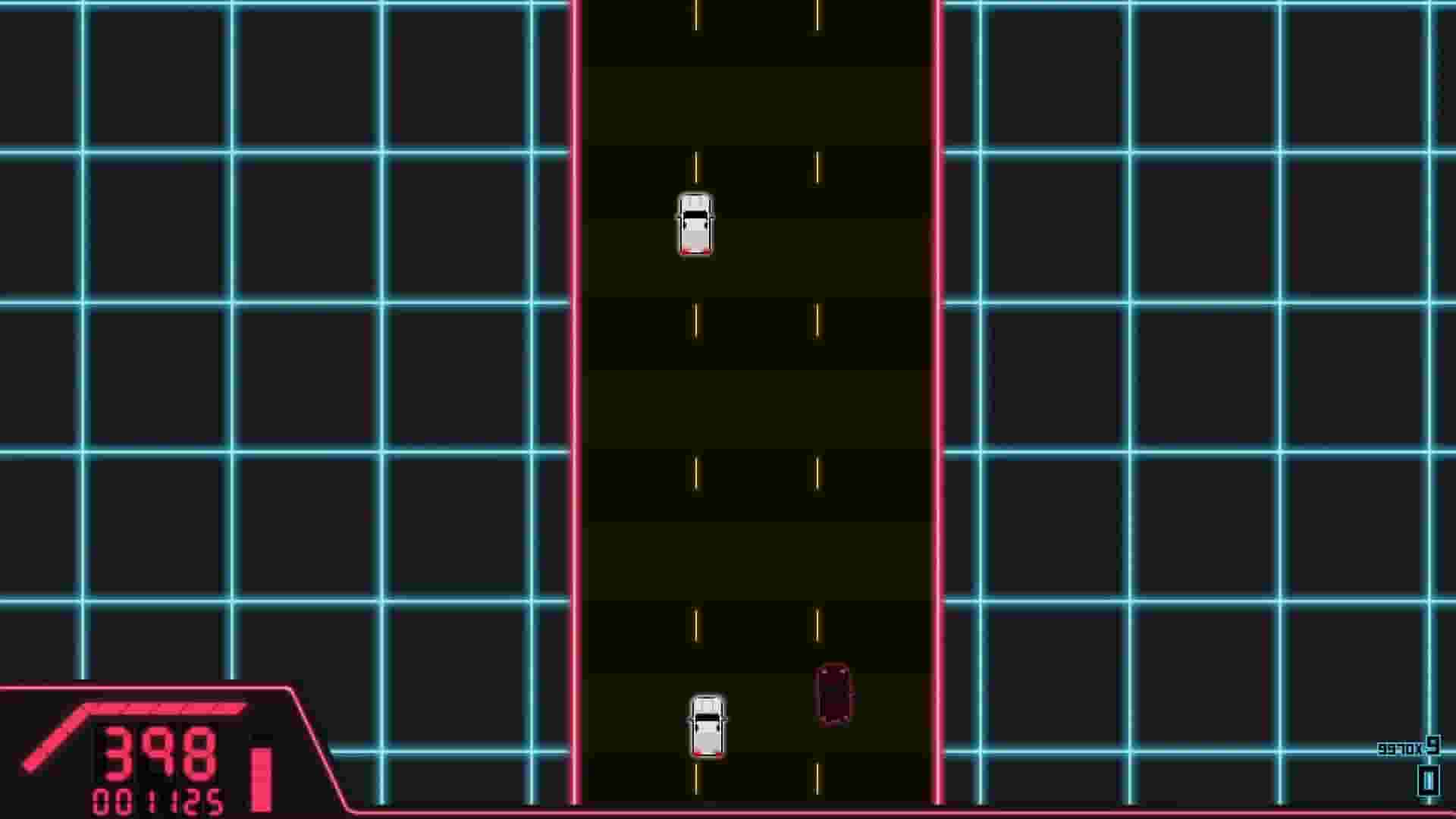This screenshot has height=819, width=1456.
Task: Click the left pink road boundary line
Action: (576, 379)
